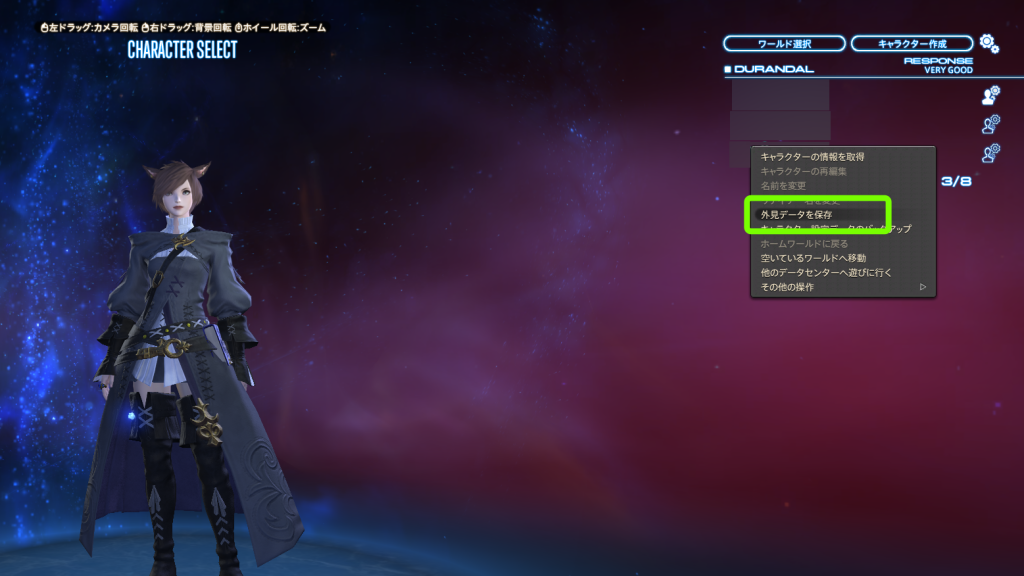Click the キャラクター作成 create character button
Screen dimensions: 1024x576
coord(911,44)
